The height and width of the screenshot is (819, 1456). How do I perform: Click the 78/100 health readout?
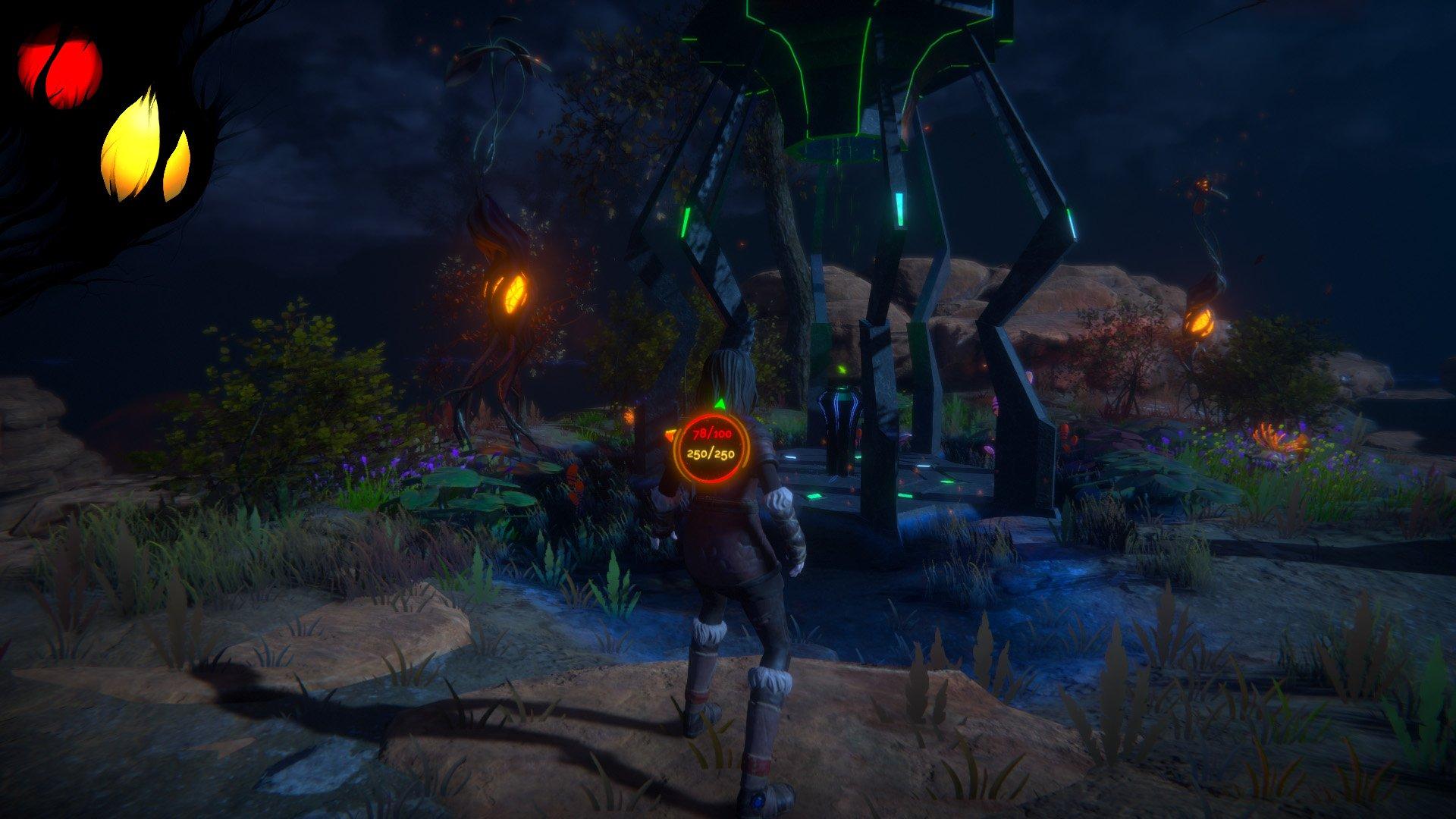click(711, 435)
